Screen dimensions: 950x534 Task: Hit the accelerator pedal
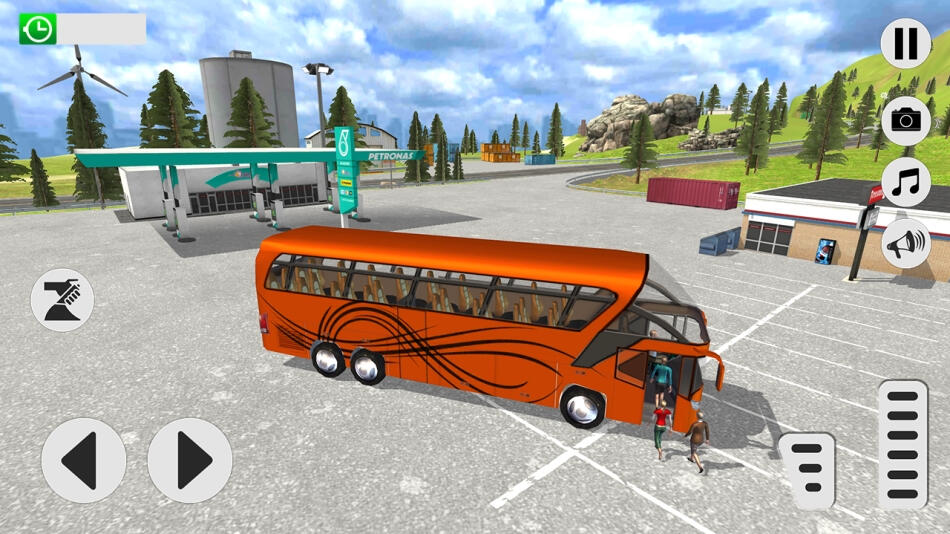coord(902,445)
